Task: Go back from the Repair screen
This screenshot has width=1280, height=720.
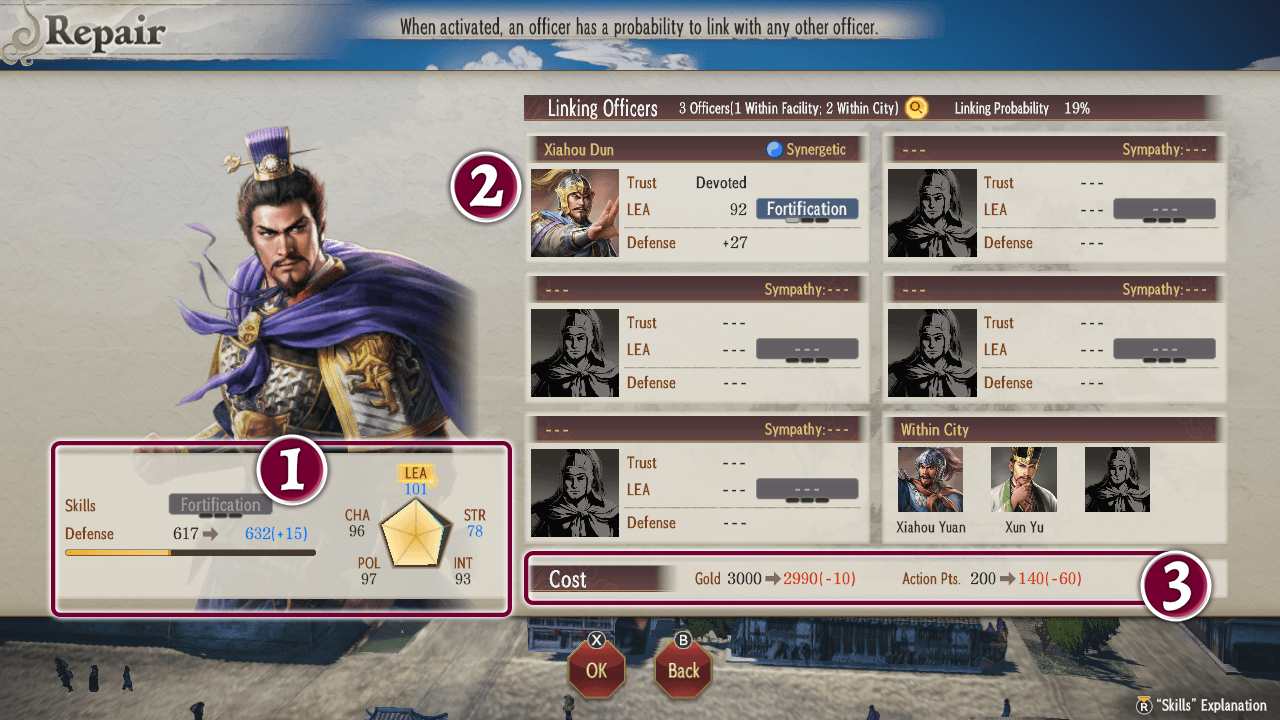Action: coord(683,669)
